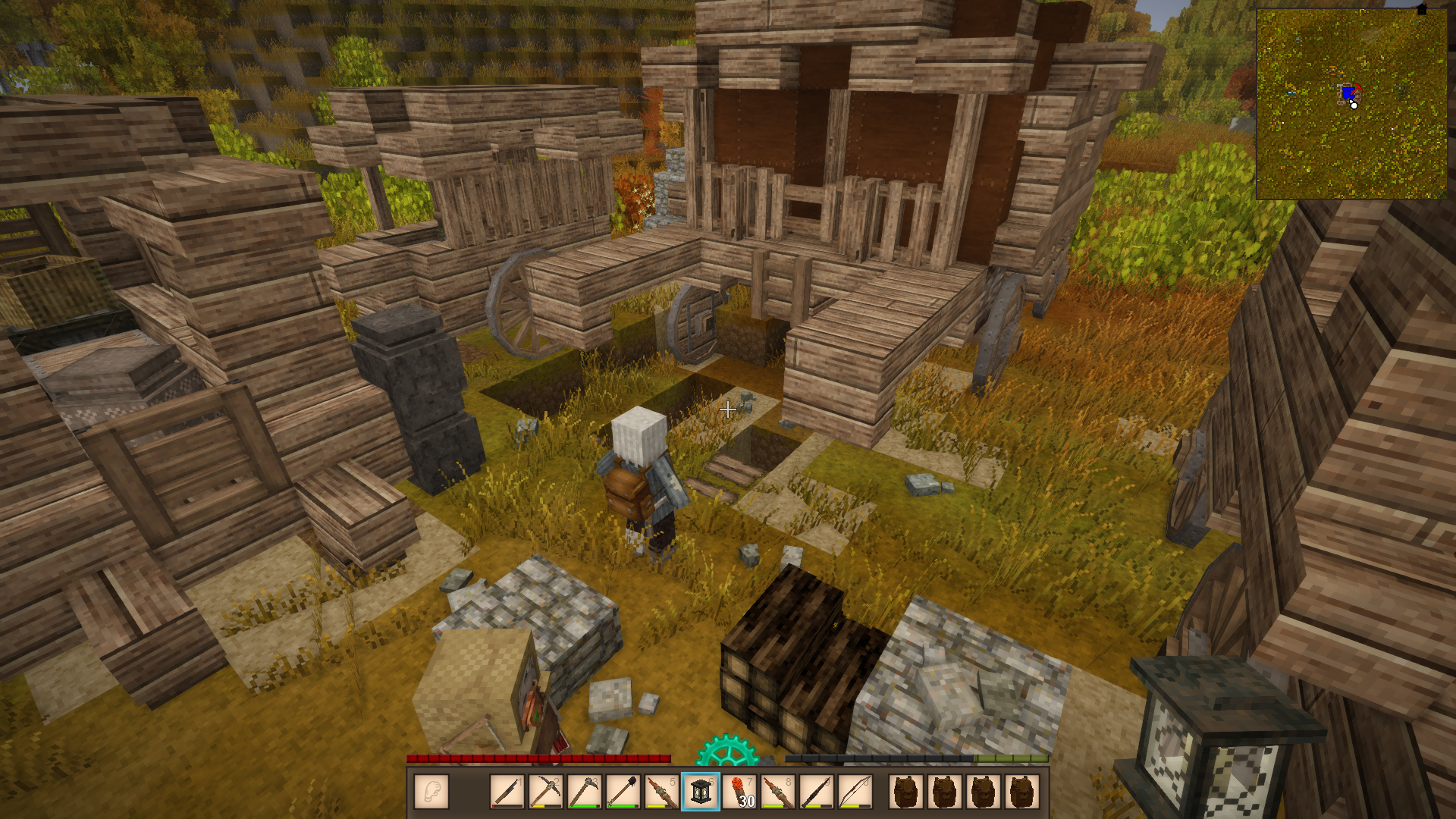Pick the hammer tool in slot 3
This screenshot has width=1456, height=819.
click(x=585, y=792)
